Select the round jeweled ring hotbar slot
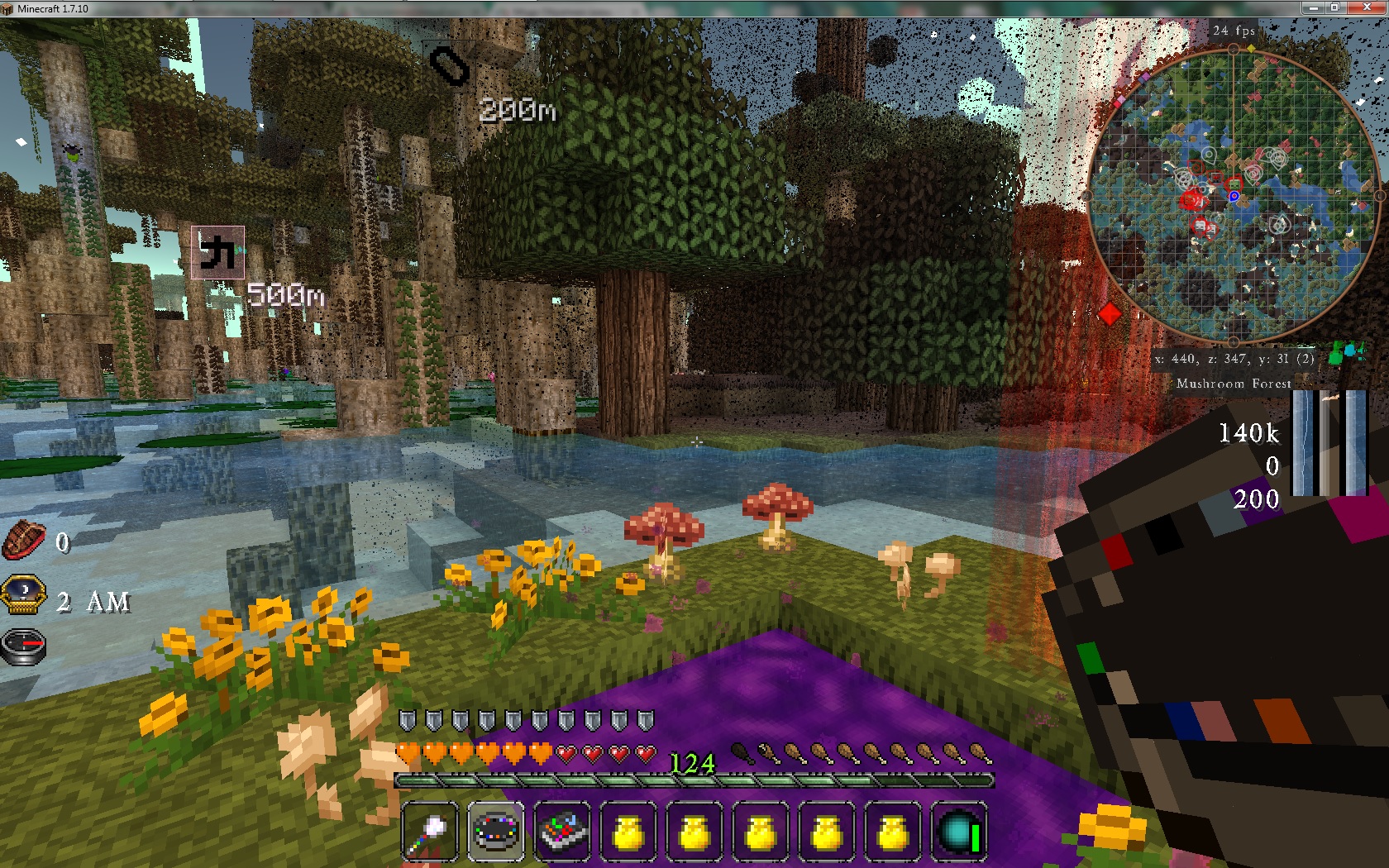 click(x=495, y=830)
